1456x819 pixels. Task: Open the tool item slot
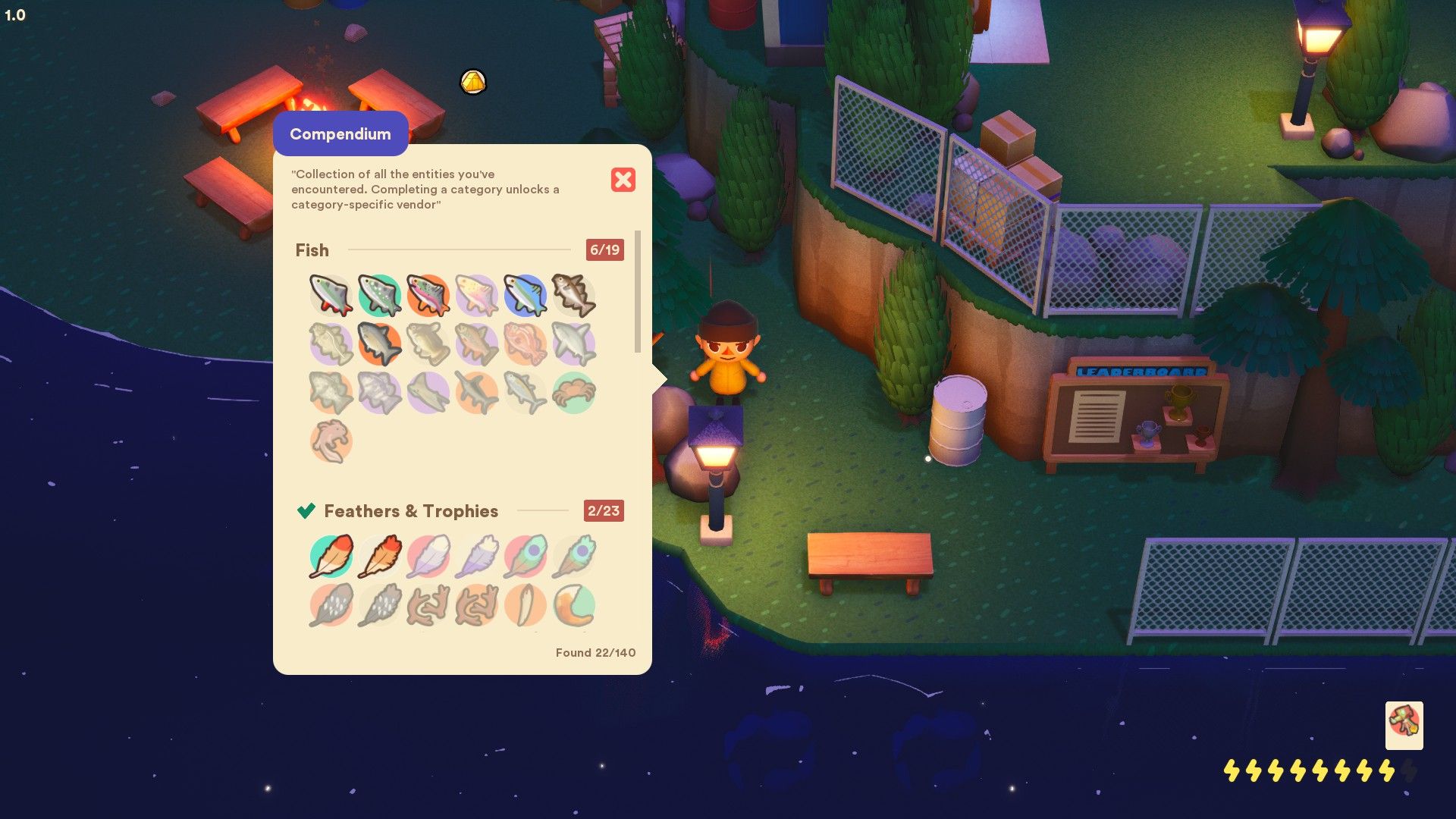(x=1404, y=725)
